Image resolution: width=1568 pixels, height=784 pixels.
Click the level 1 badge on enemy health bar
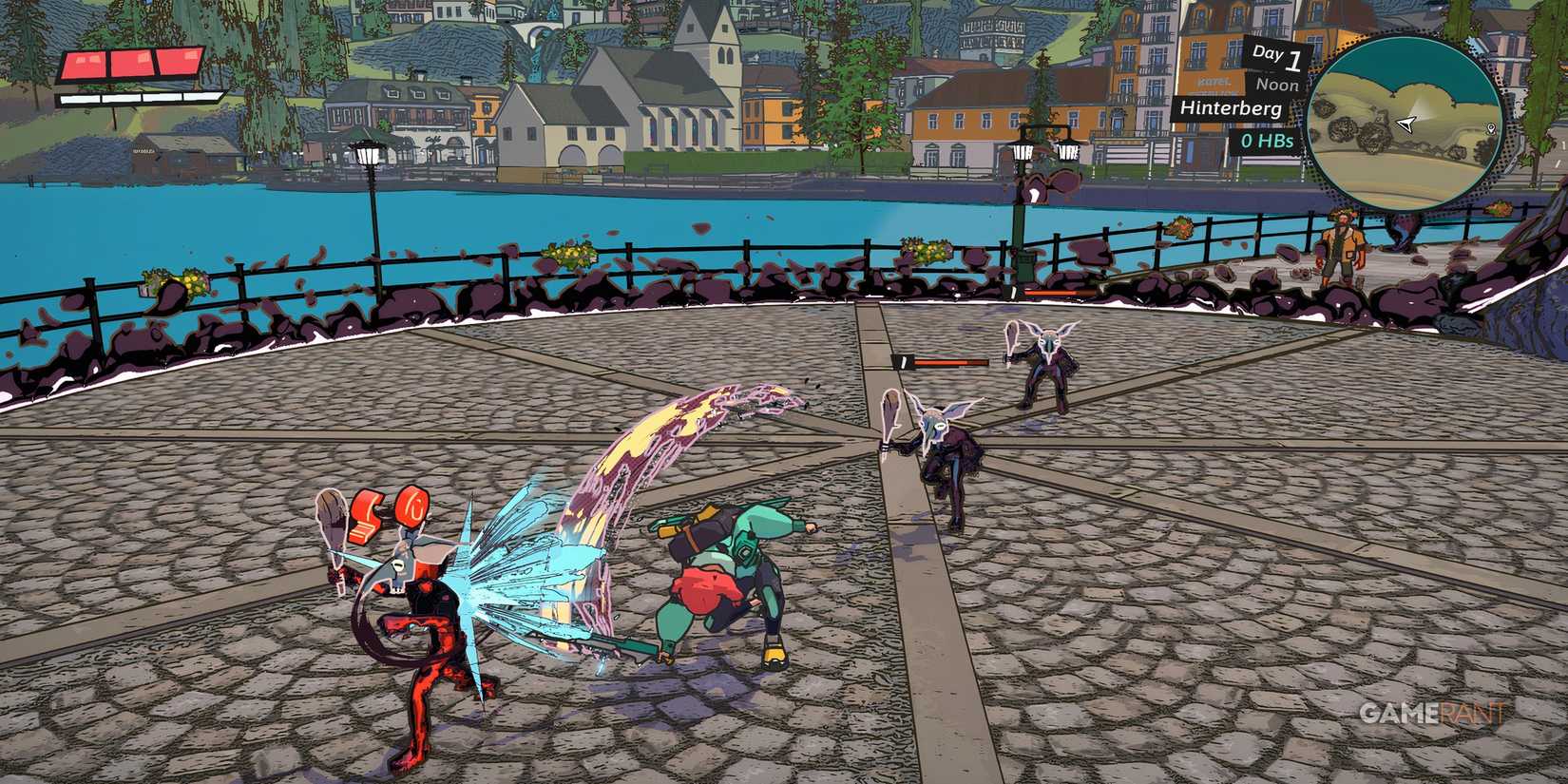point(905,362)
